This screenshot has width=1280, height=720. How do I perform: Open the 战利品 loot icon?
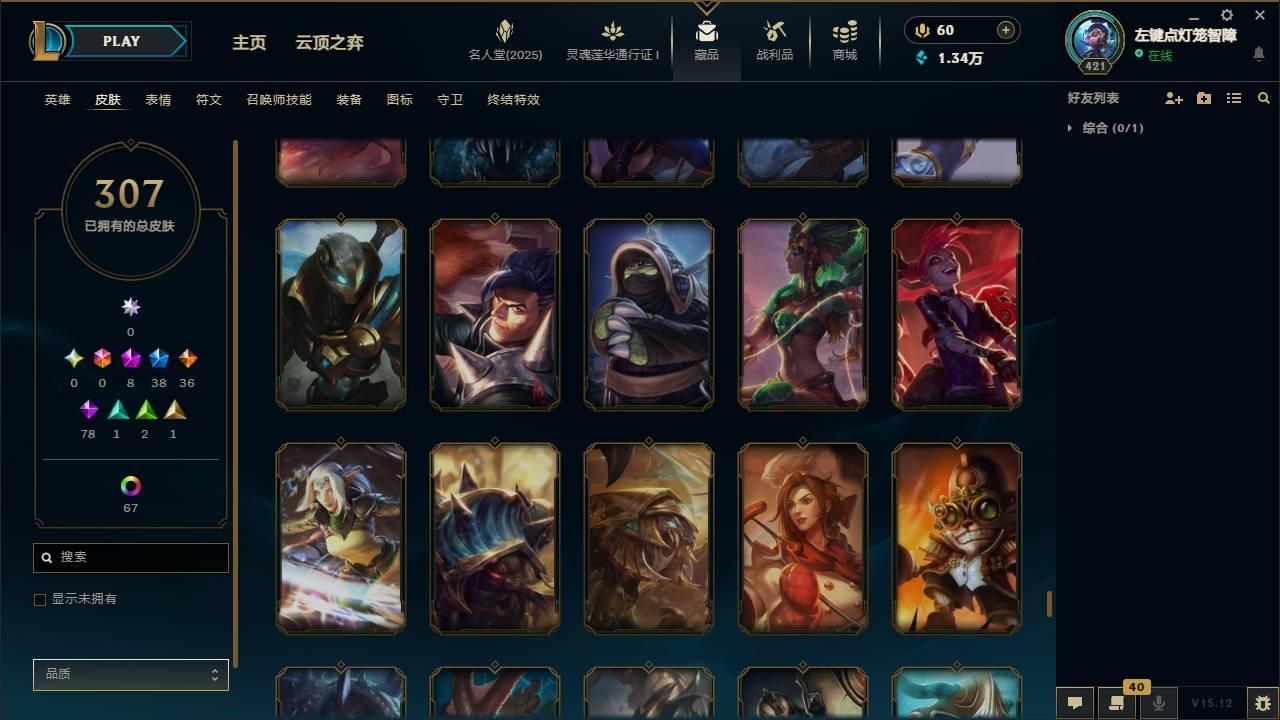tap(775, 40)
